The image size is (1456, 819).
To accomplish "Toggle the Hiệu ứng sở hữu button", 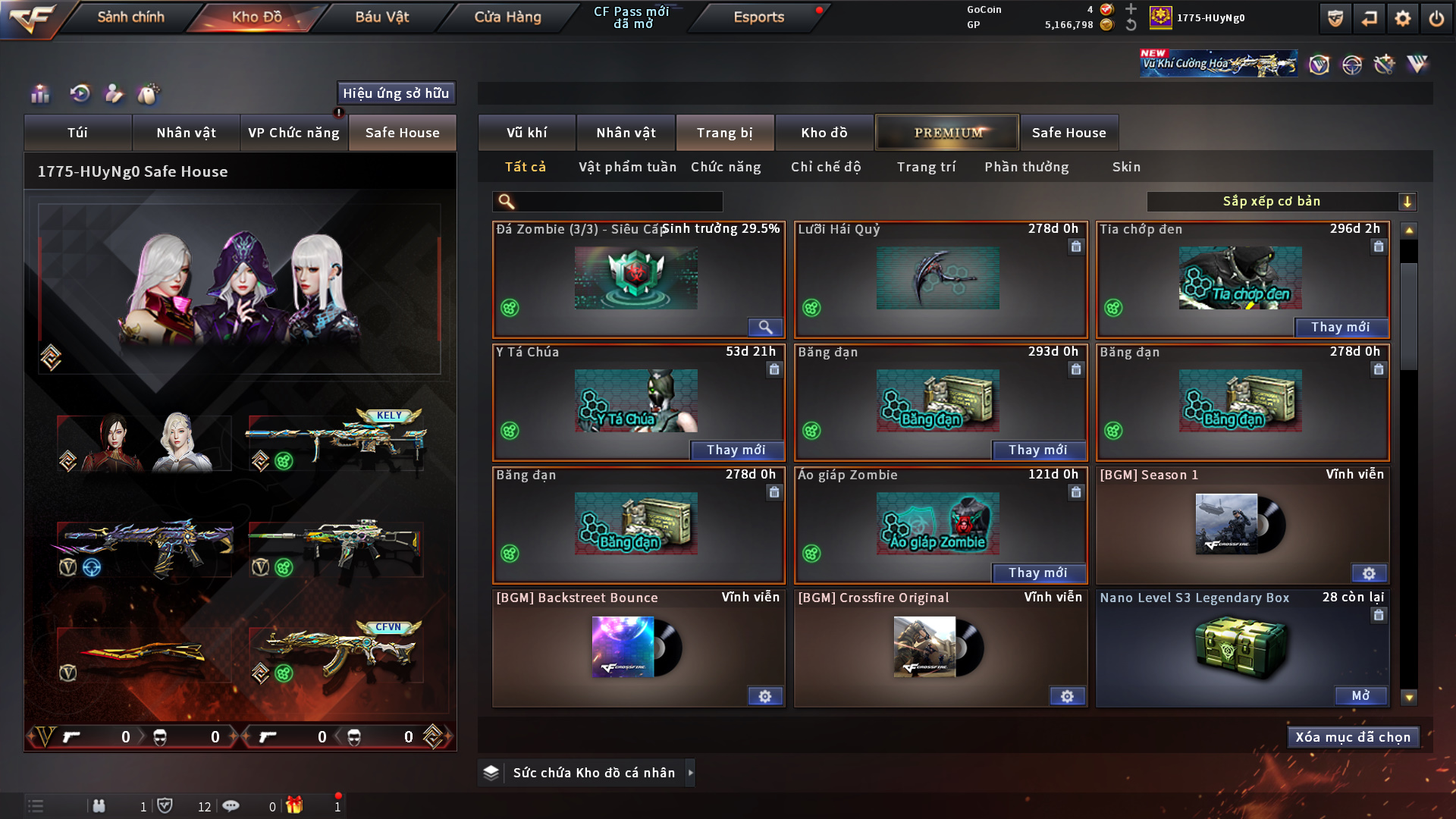I will tap(396, 93).
